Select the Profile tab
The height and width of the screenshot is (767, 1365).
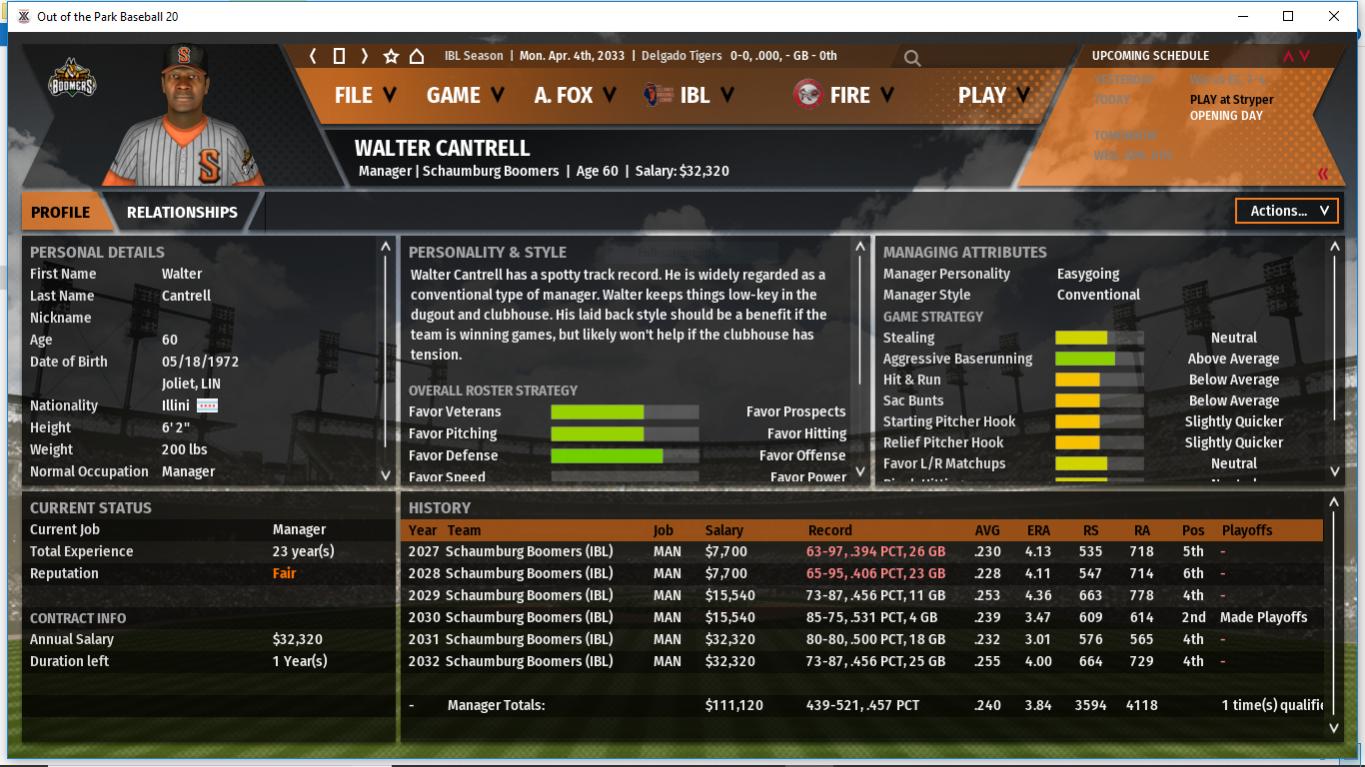tap(60, 212)
